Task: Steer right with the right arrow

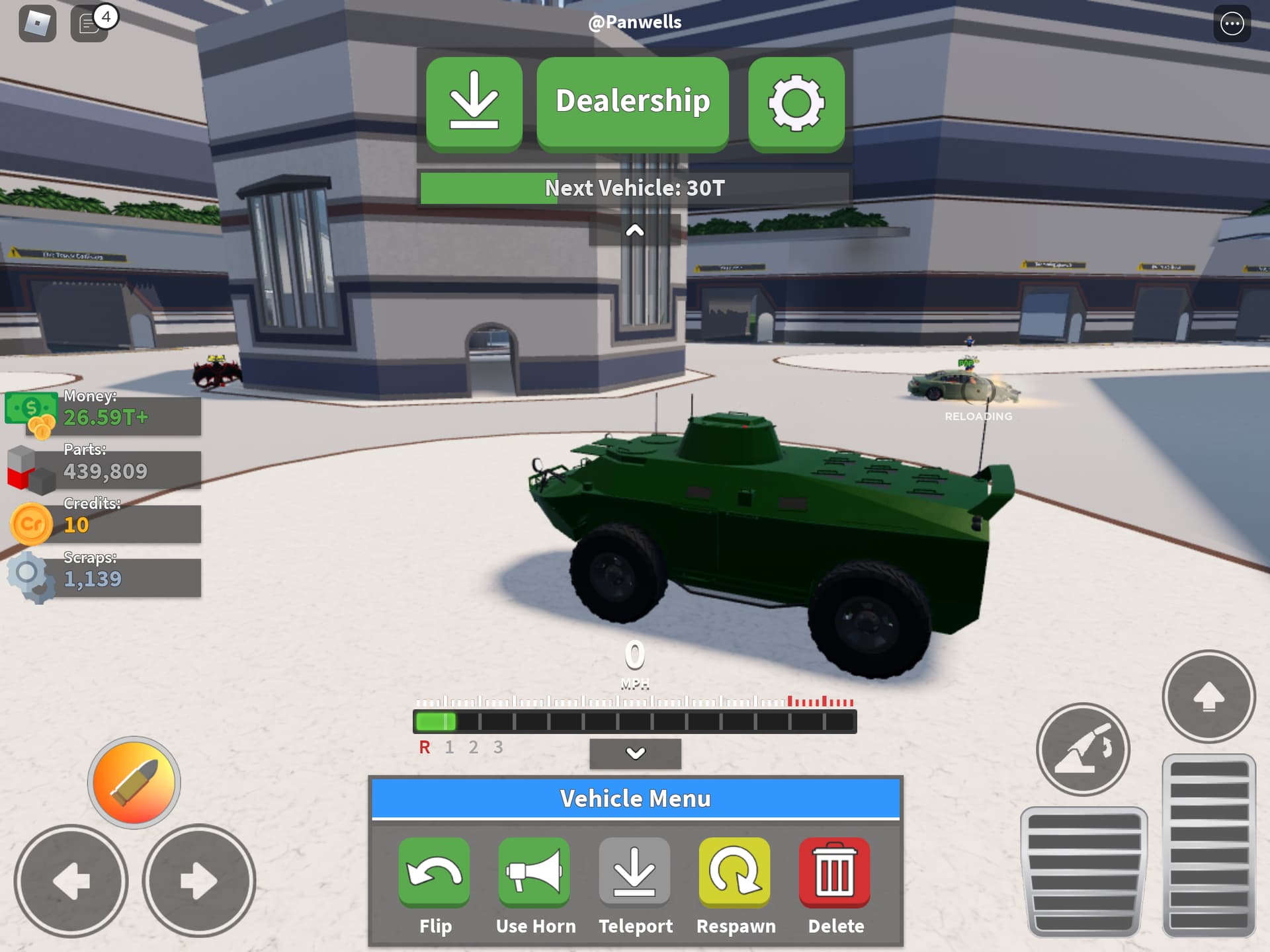Action: pos(198,881)
